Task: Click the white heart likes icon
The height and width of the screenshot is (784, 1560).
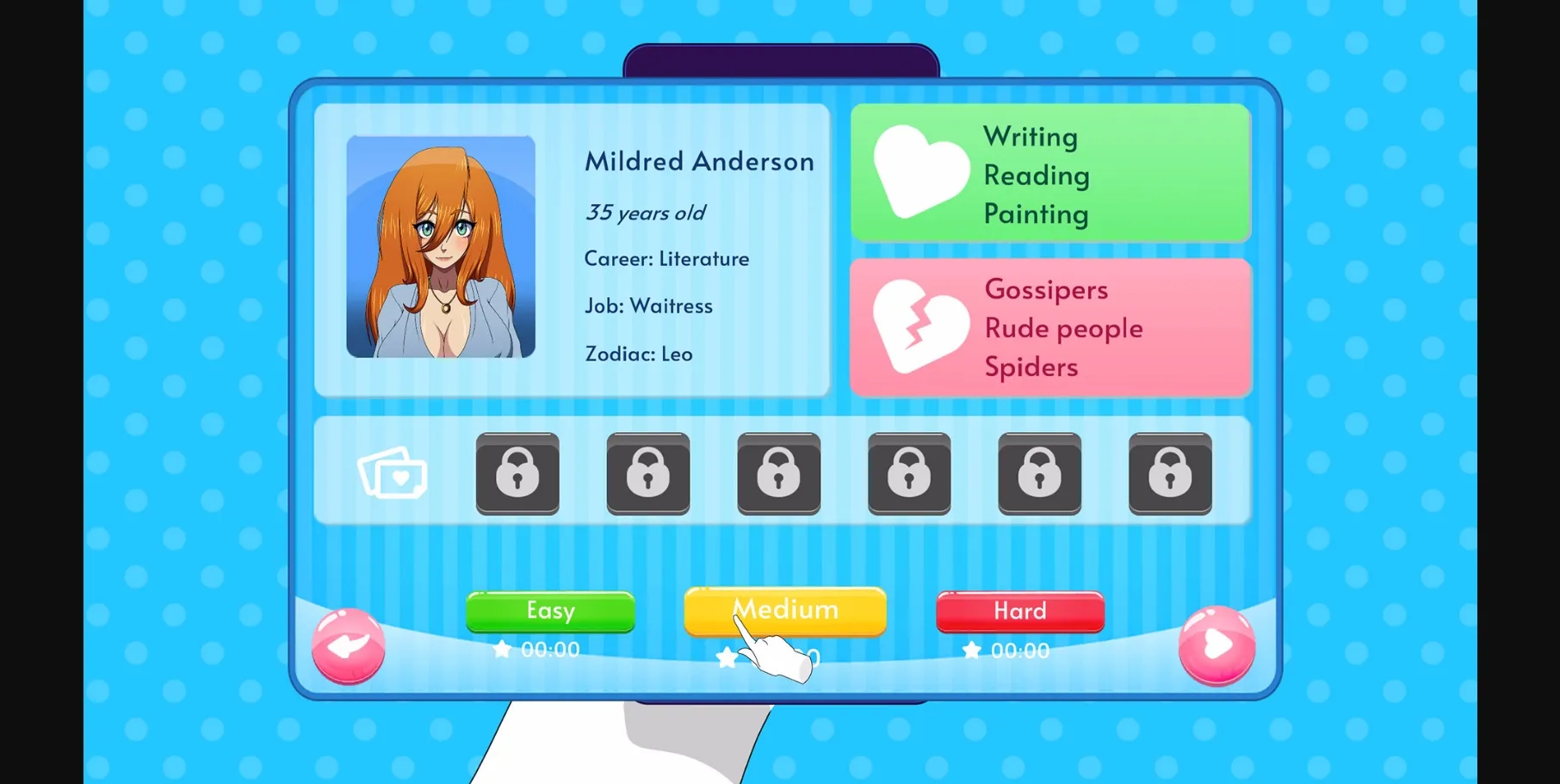Action: 919,173
